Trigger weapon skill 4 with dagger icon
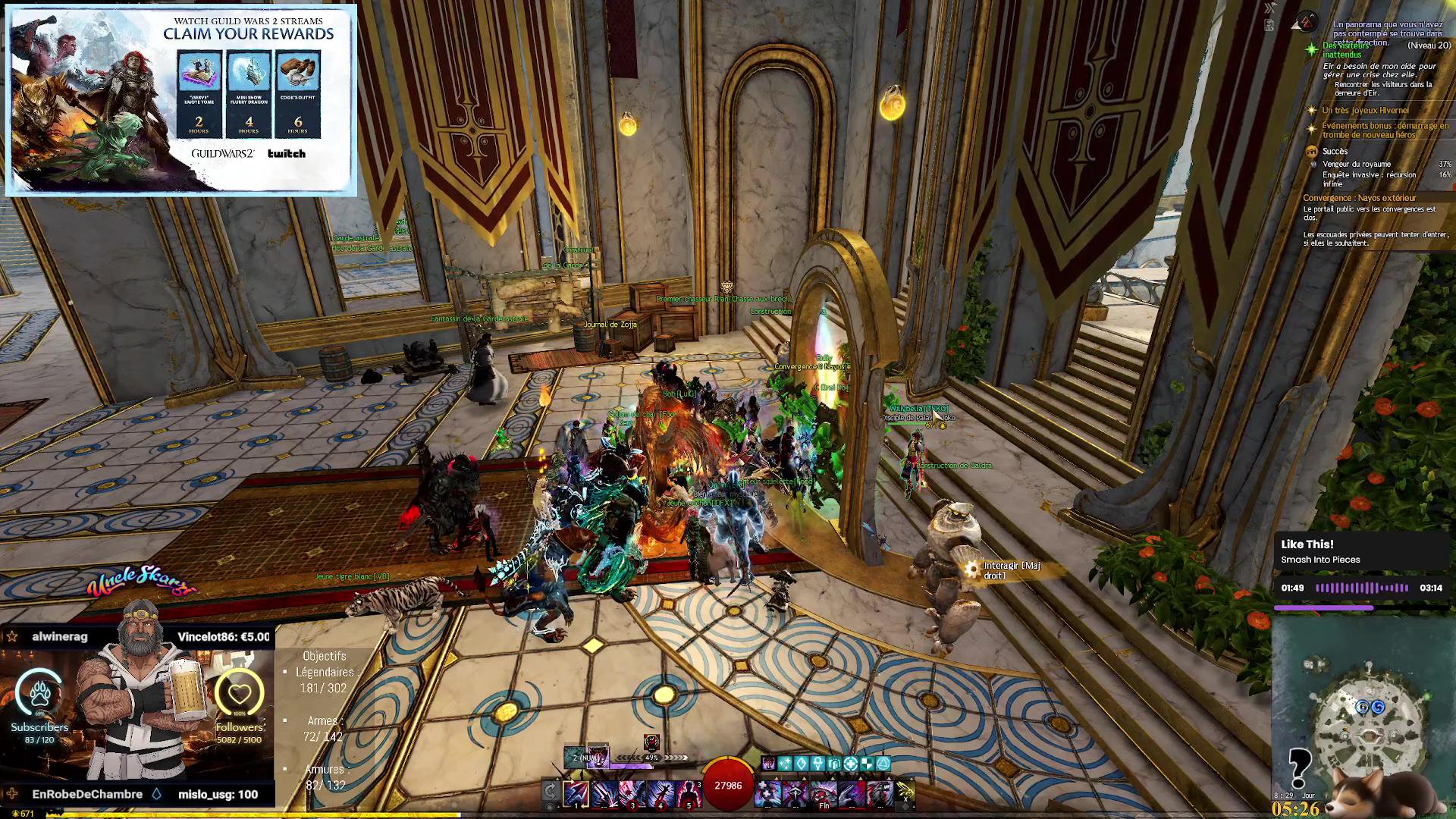The image size is (1456, 819). point(661,793)
